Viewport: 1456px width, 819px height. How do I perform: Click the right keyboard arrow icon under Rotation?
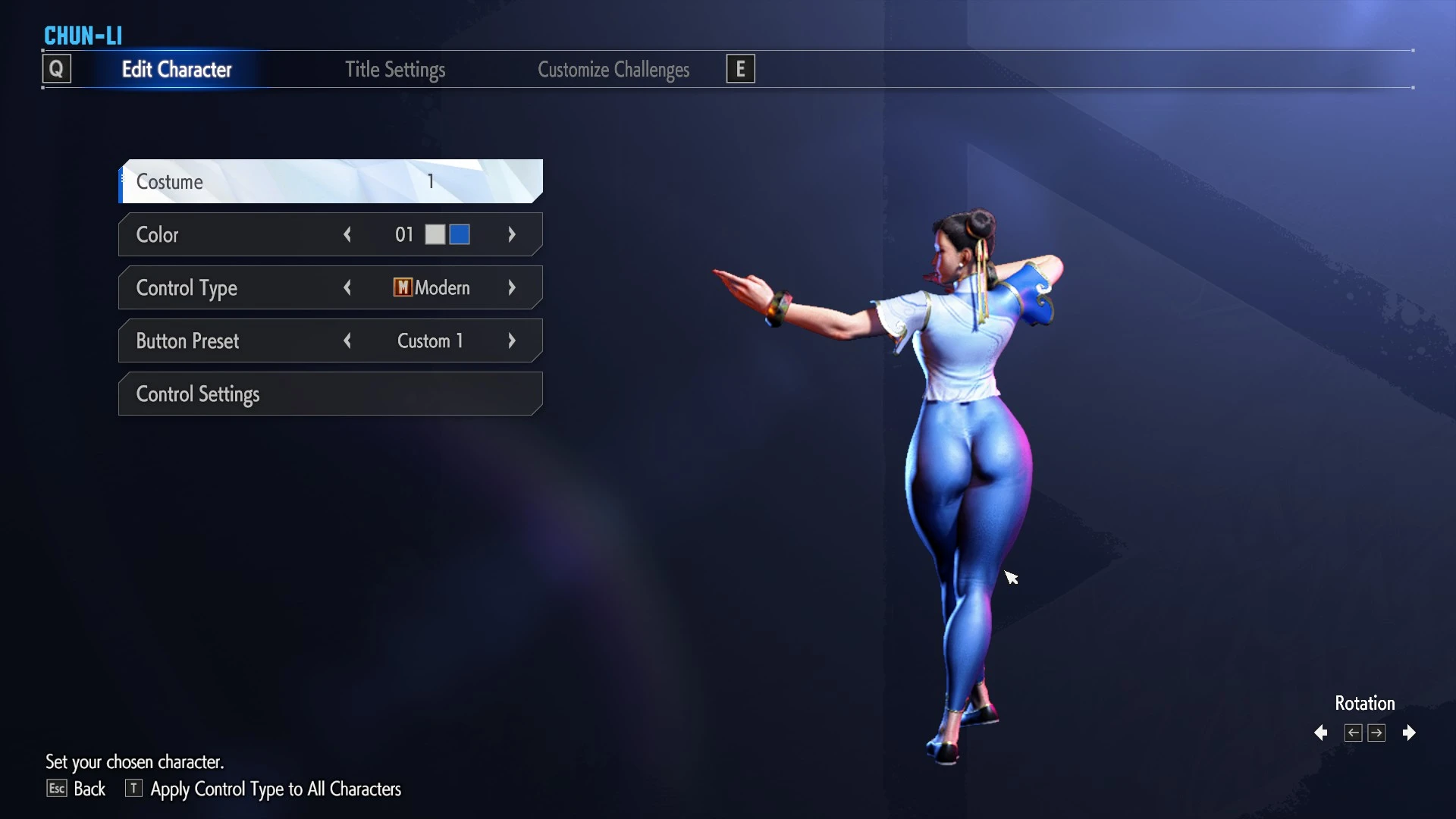(1377, 733)
